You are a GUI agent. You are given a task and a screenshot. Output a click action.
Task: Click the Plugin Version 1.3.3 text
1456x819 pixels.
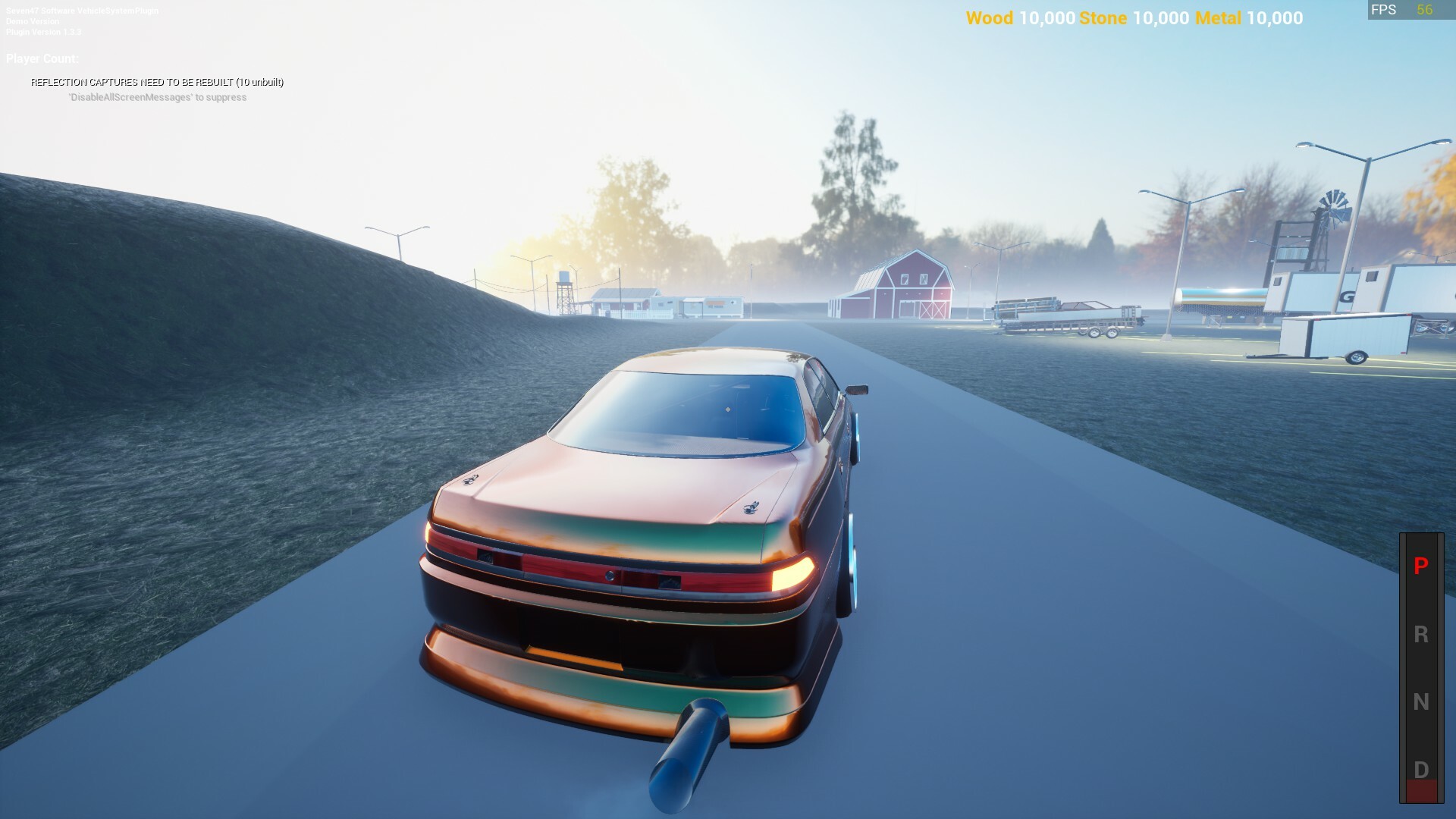coord(44,32)
